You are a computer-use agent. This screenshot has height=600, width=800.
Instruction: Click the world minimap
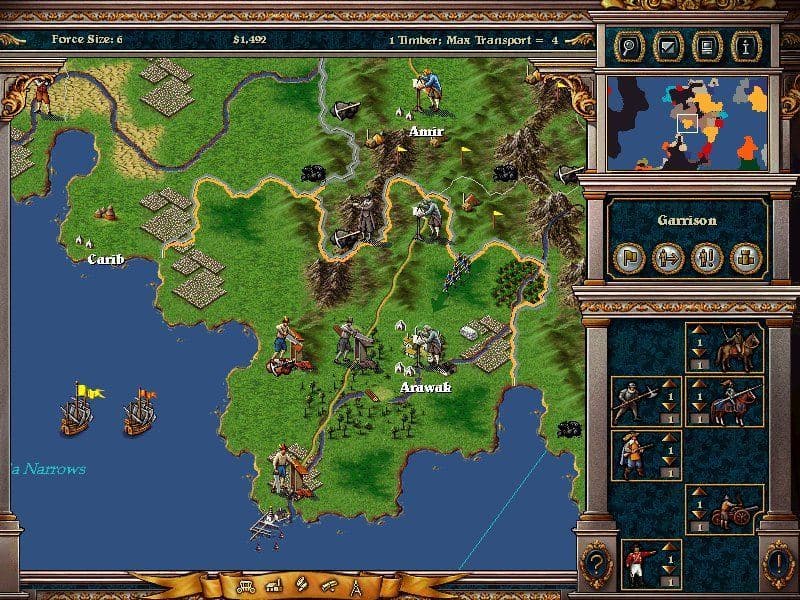click(686, 123)
